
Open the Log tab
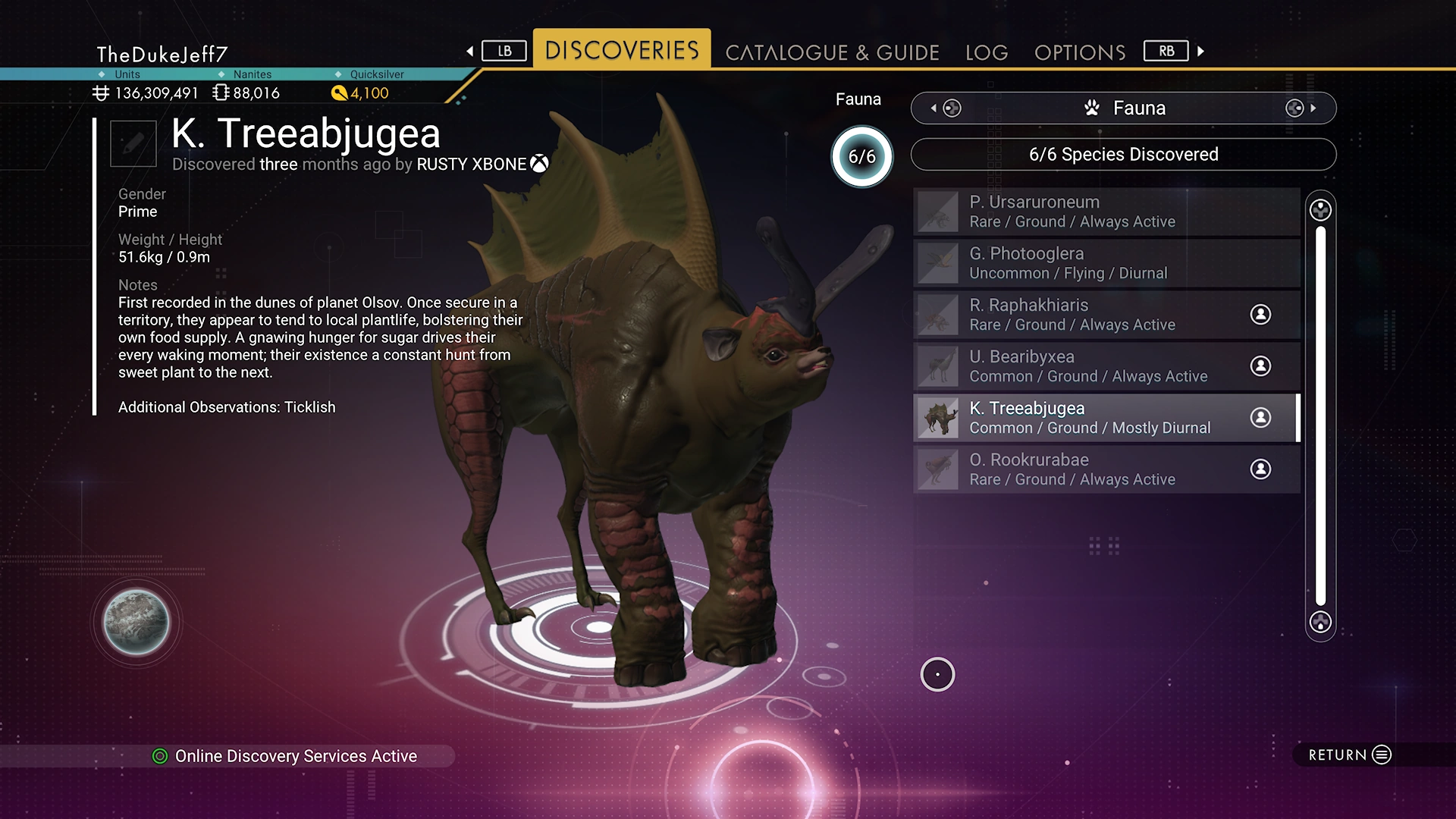coord(987,52)
